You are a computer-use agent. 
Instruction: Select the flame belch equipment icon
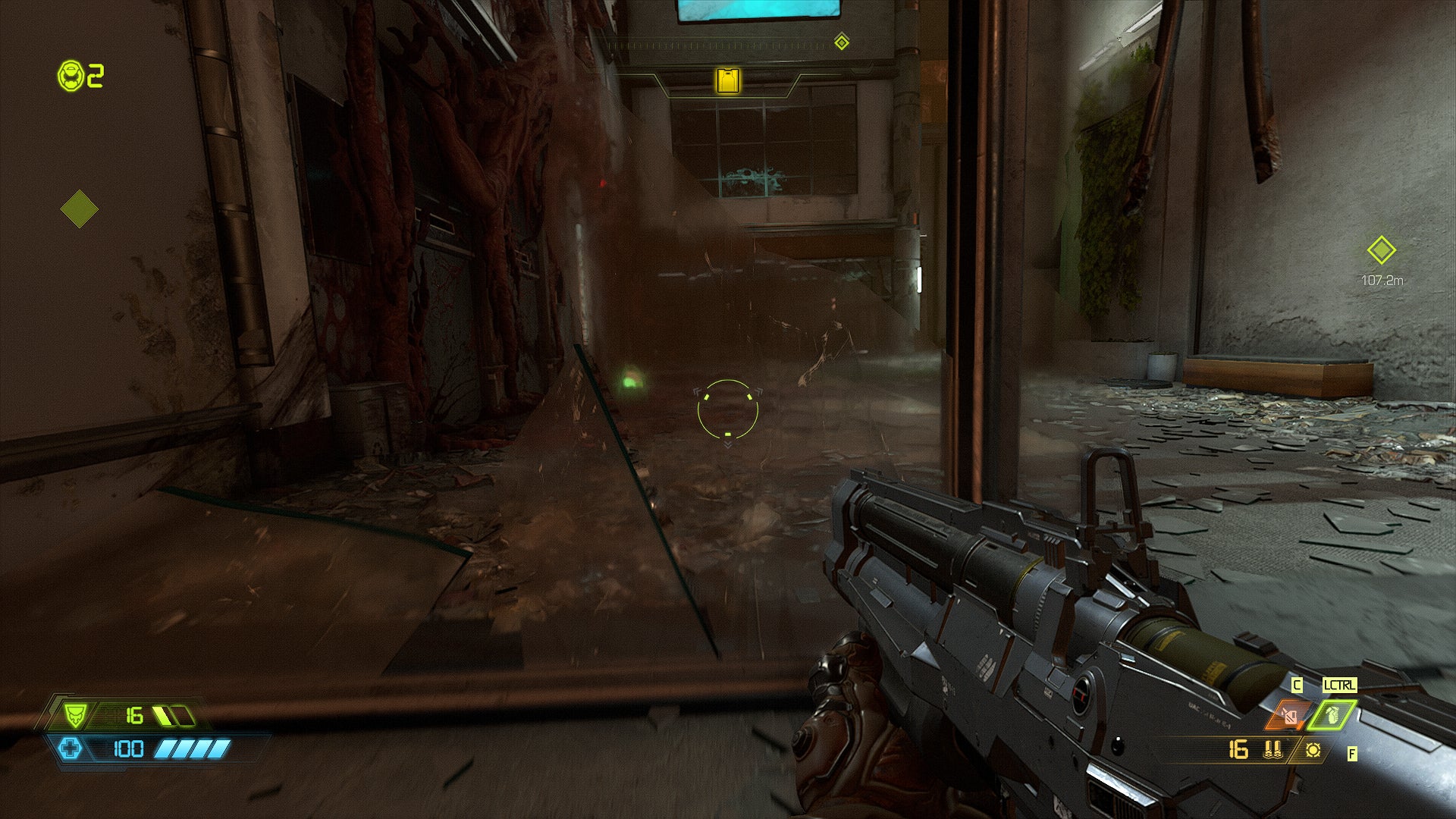(x=1291, y=715)
